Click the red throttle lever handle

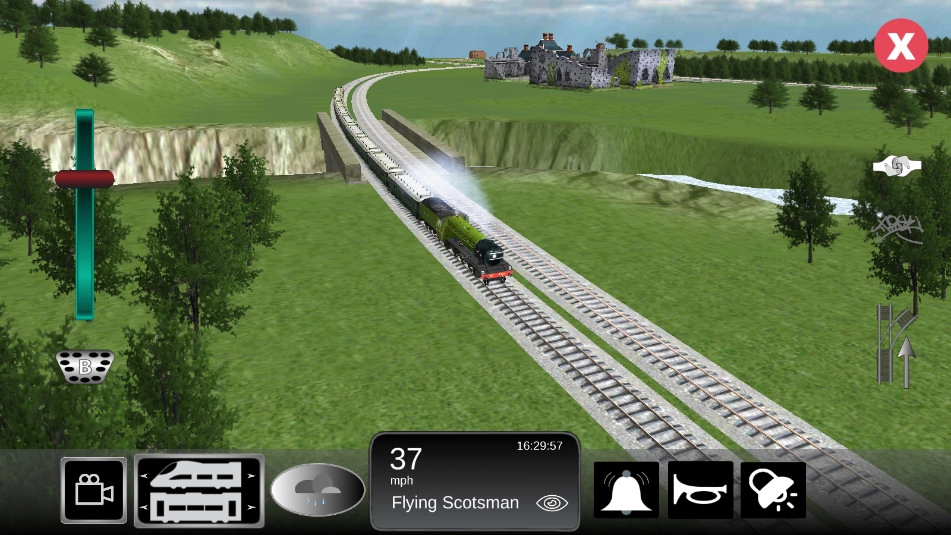pos(84,179)
